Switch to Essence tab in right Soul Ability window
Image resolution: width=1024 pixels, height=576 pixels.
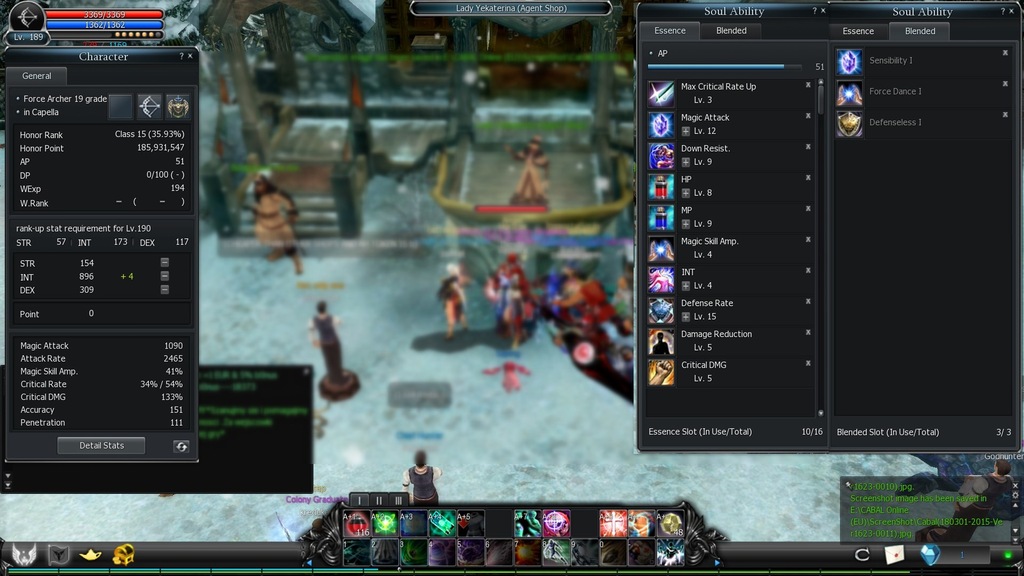(858, 31)
